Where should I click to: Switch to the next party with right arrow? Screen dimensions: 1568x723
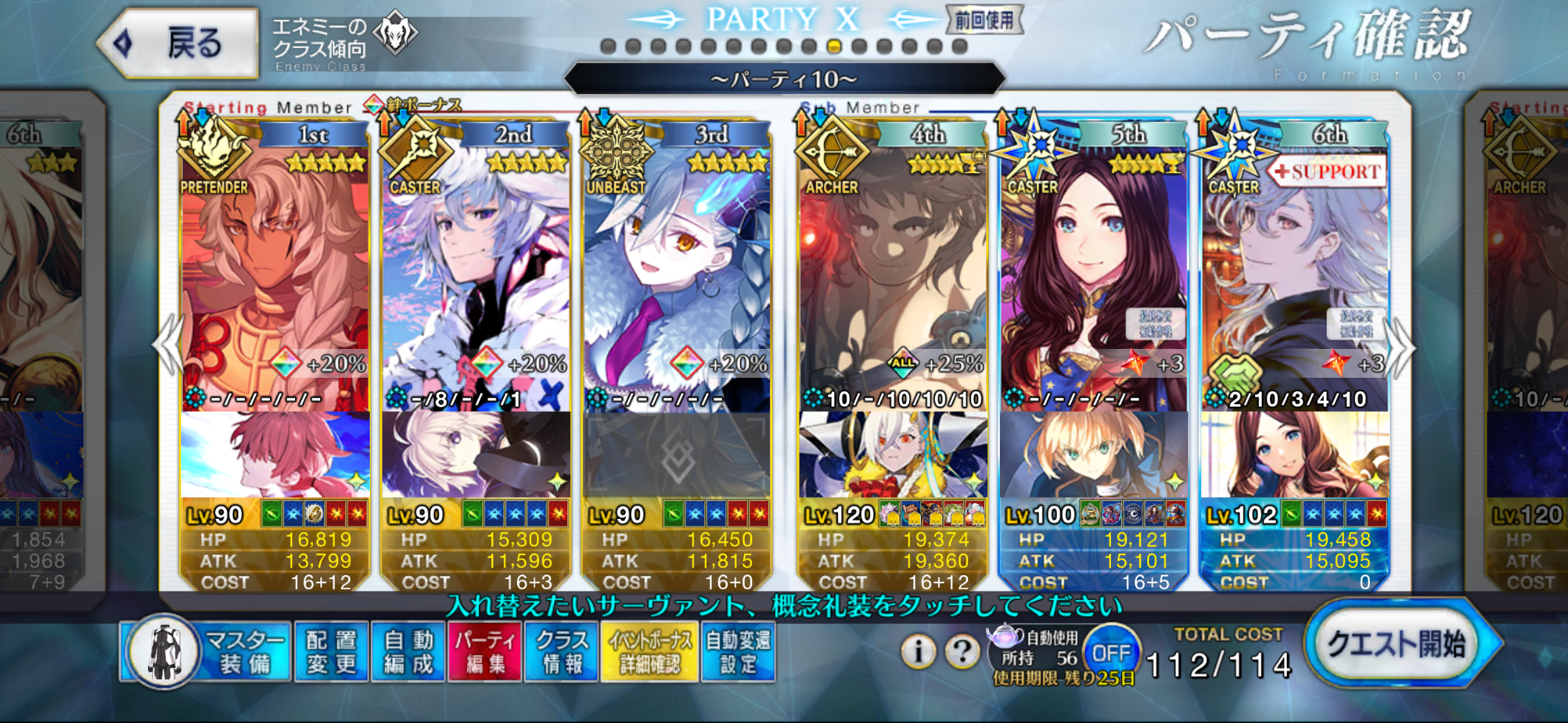pyautogui.click(x=1402, y=347)
